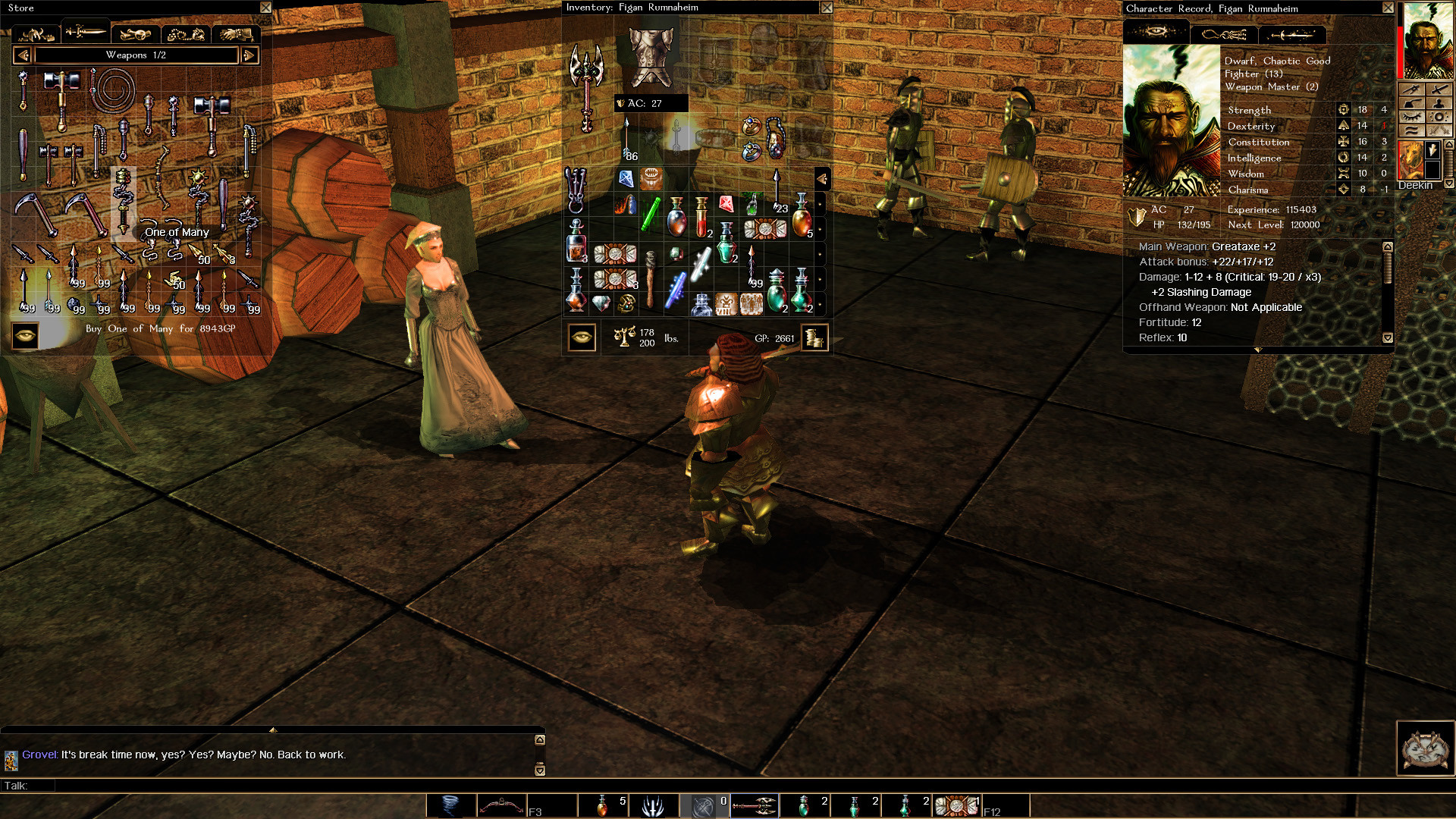Click the examine eye icon in the Store panel

pyautogui.click(x=25, y=335)
